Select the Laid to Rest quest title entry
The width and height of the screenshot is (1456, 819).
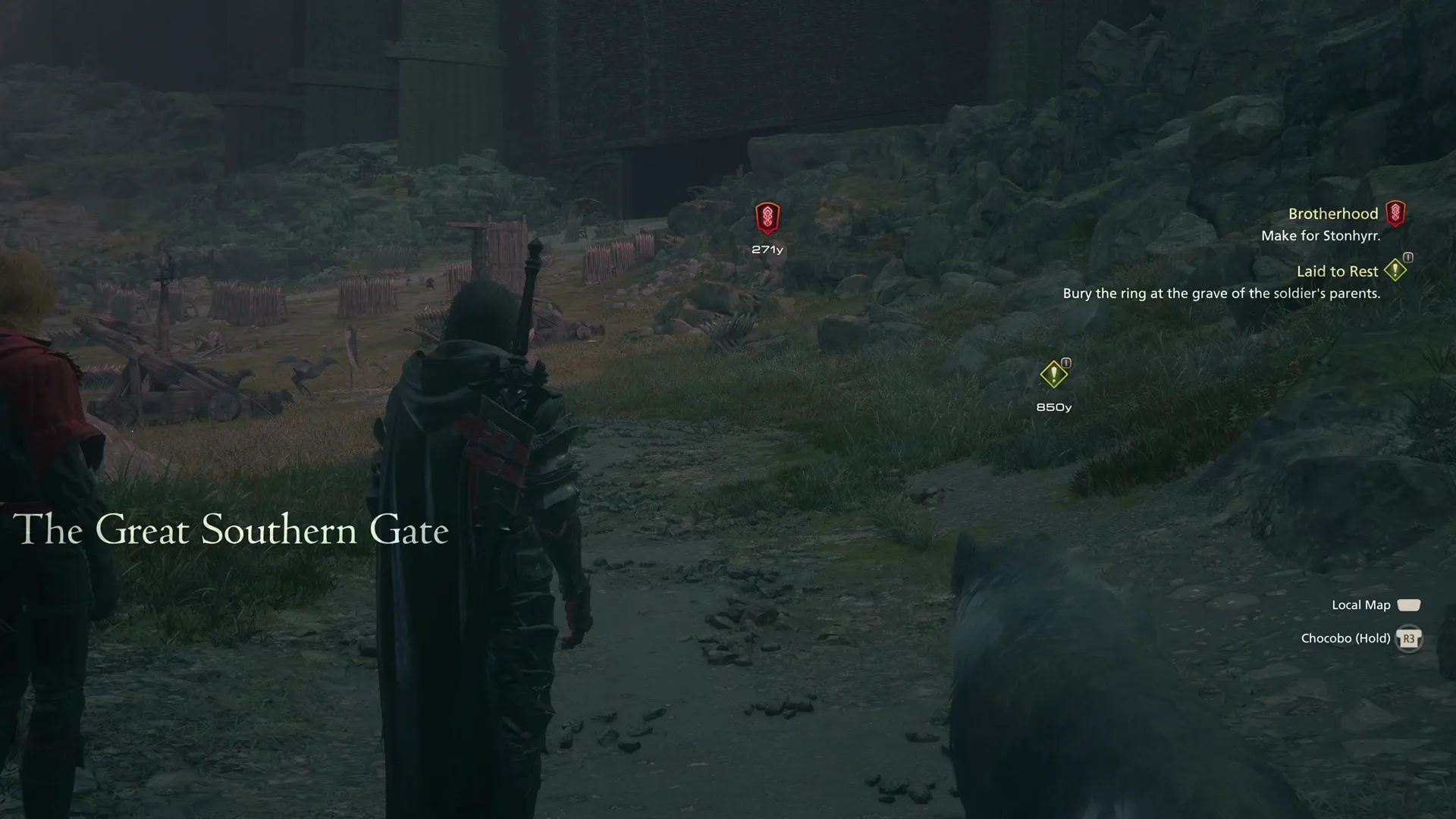pyautogui.click(x=1338, y=271)
